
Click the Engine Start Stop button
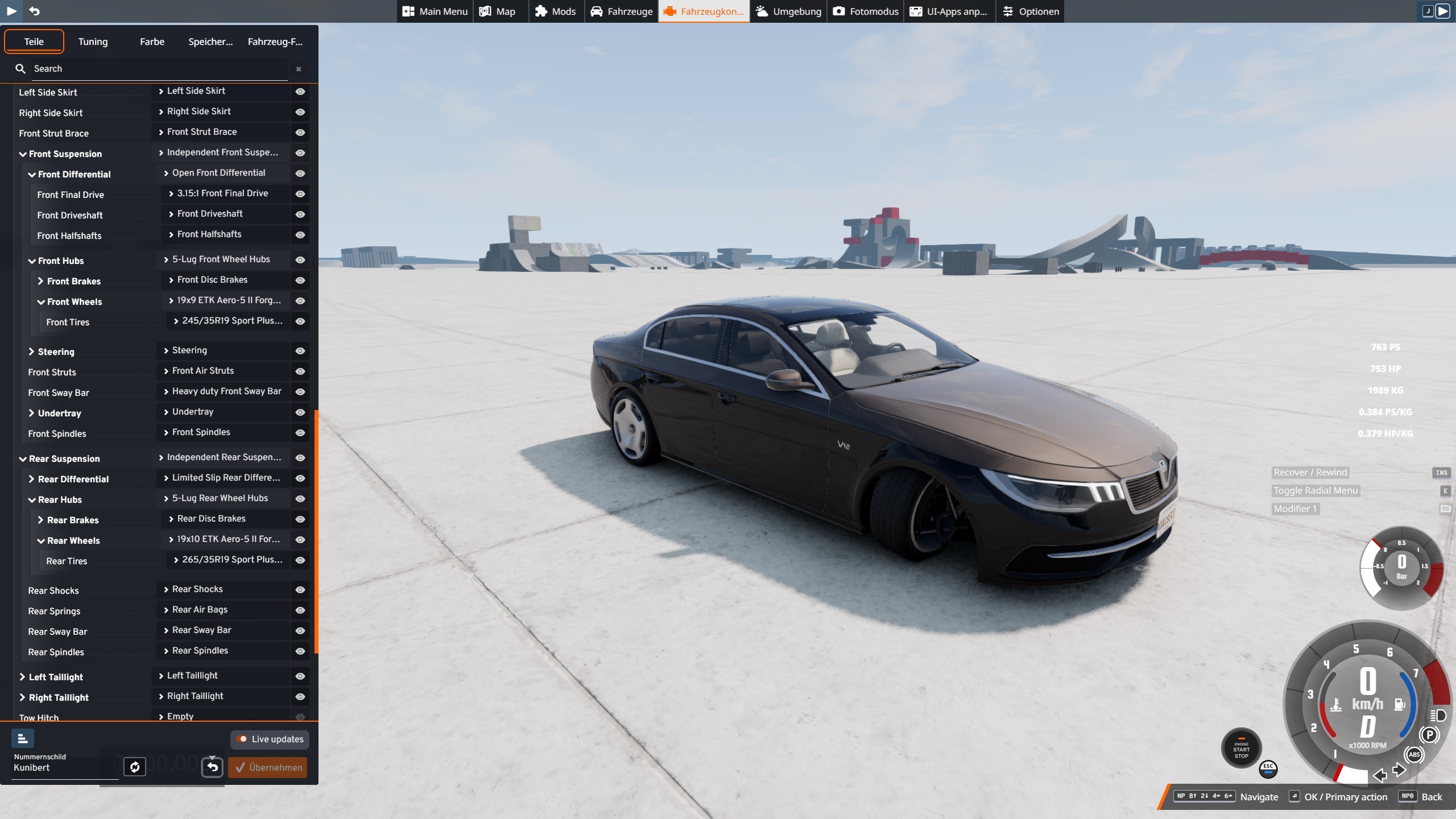(x=1241, y=749)
